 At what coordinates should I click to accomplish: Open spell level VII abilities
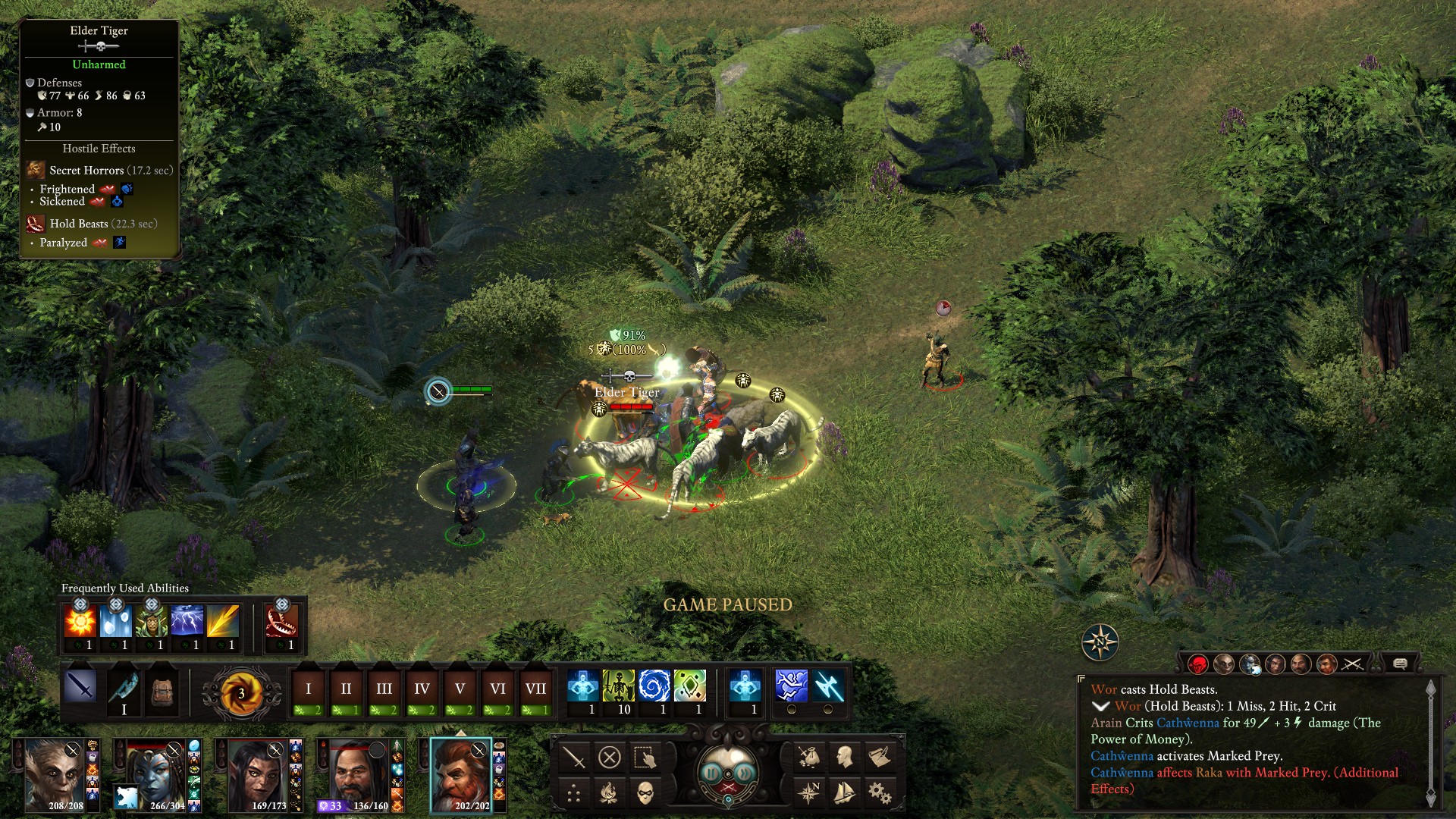pyautogui.click(x=535, y=690)
